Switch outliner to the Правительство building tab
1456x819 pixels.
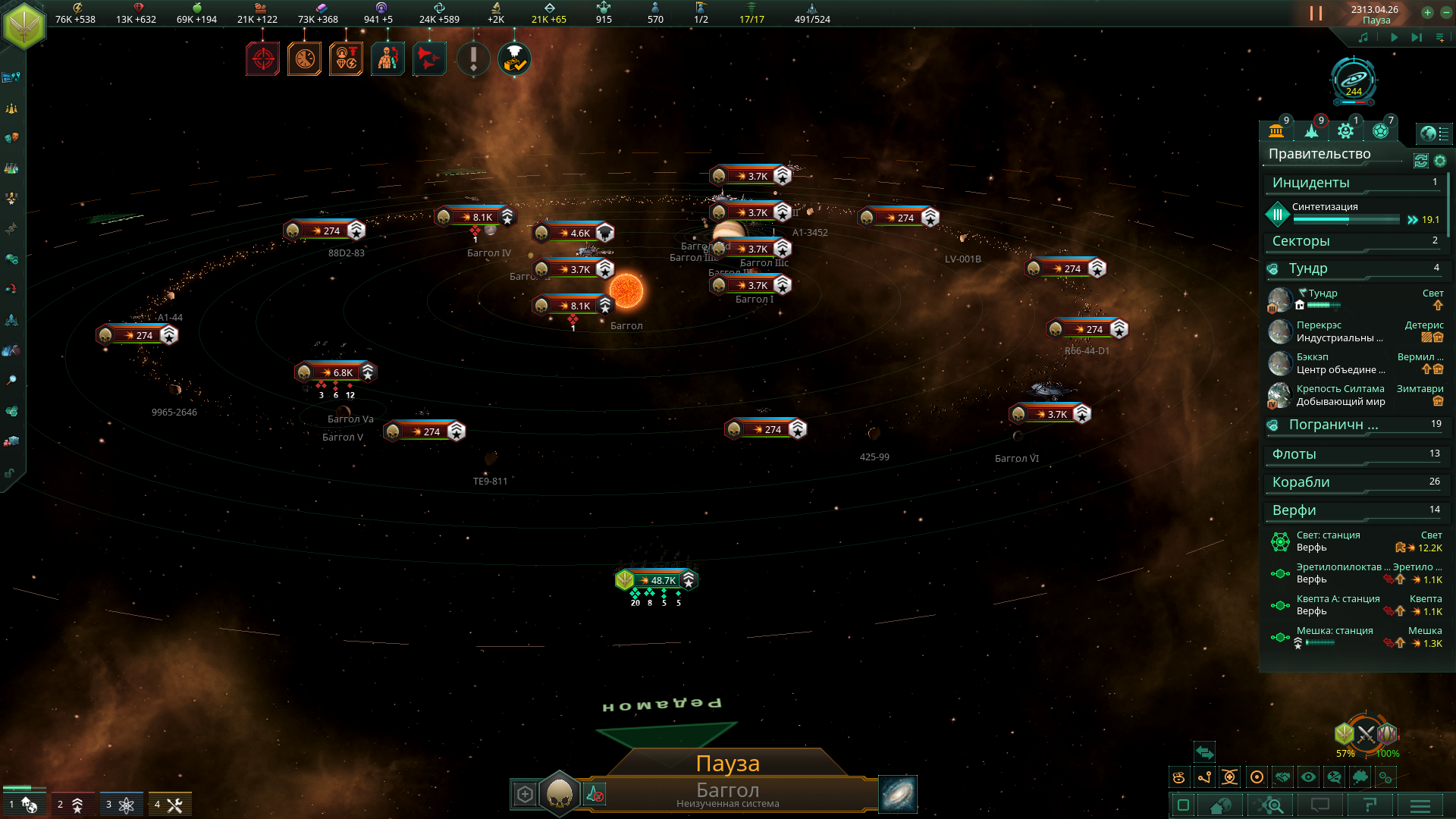[1276, 131]
